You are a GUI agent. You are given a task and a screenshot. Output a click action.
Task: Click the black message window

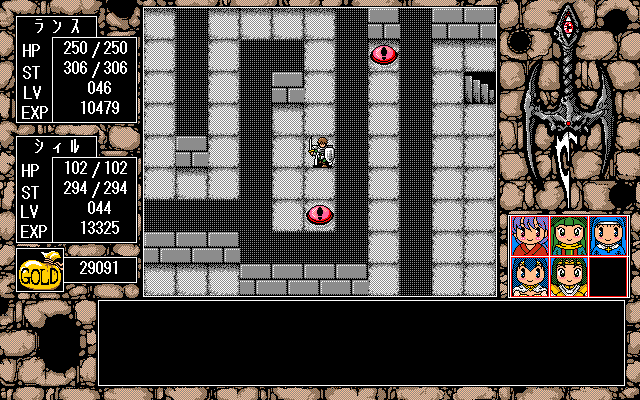tap(361, 342)
